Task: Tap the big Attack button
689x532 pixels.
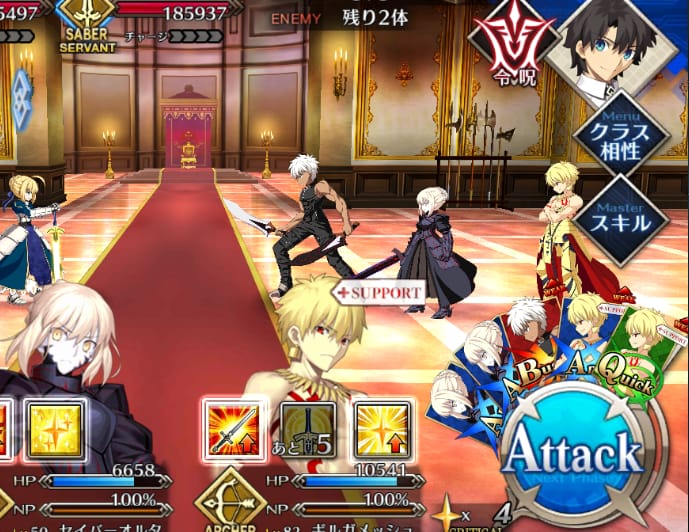Action: [x=572, y=453]
